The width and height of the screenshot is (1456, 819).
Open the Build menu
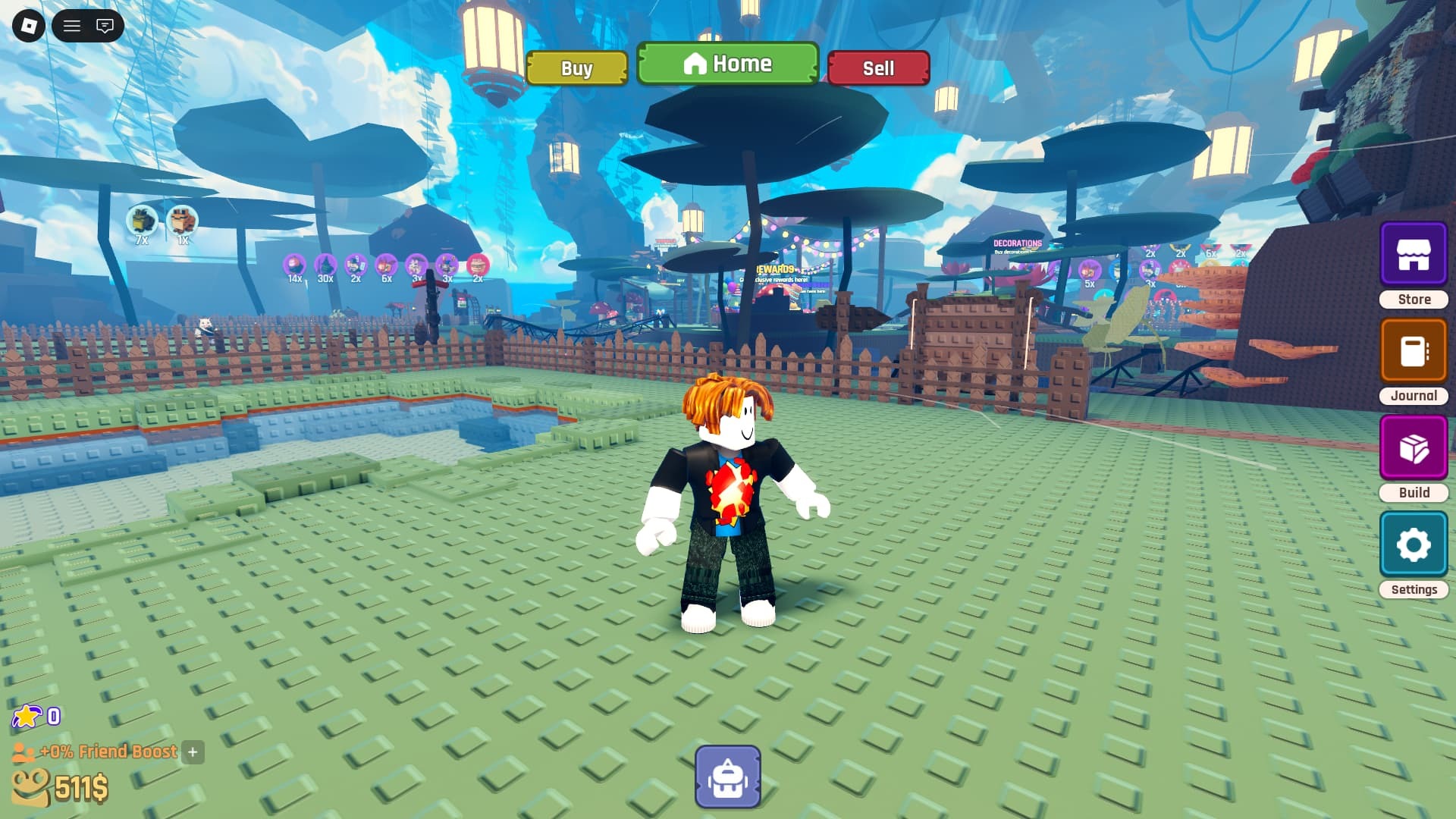pyautogui.click(x=1413, y=447)
